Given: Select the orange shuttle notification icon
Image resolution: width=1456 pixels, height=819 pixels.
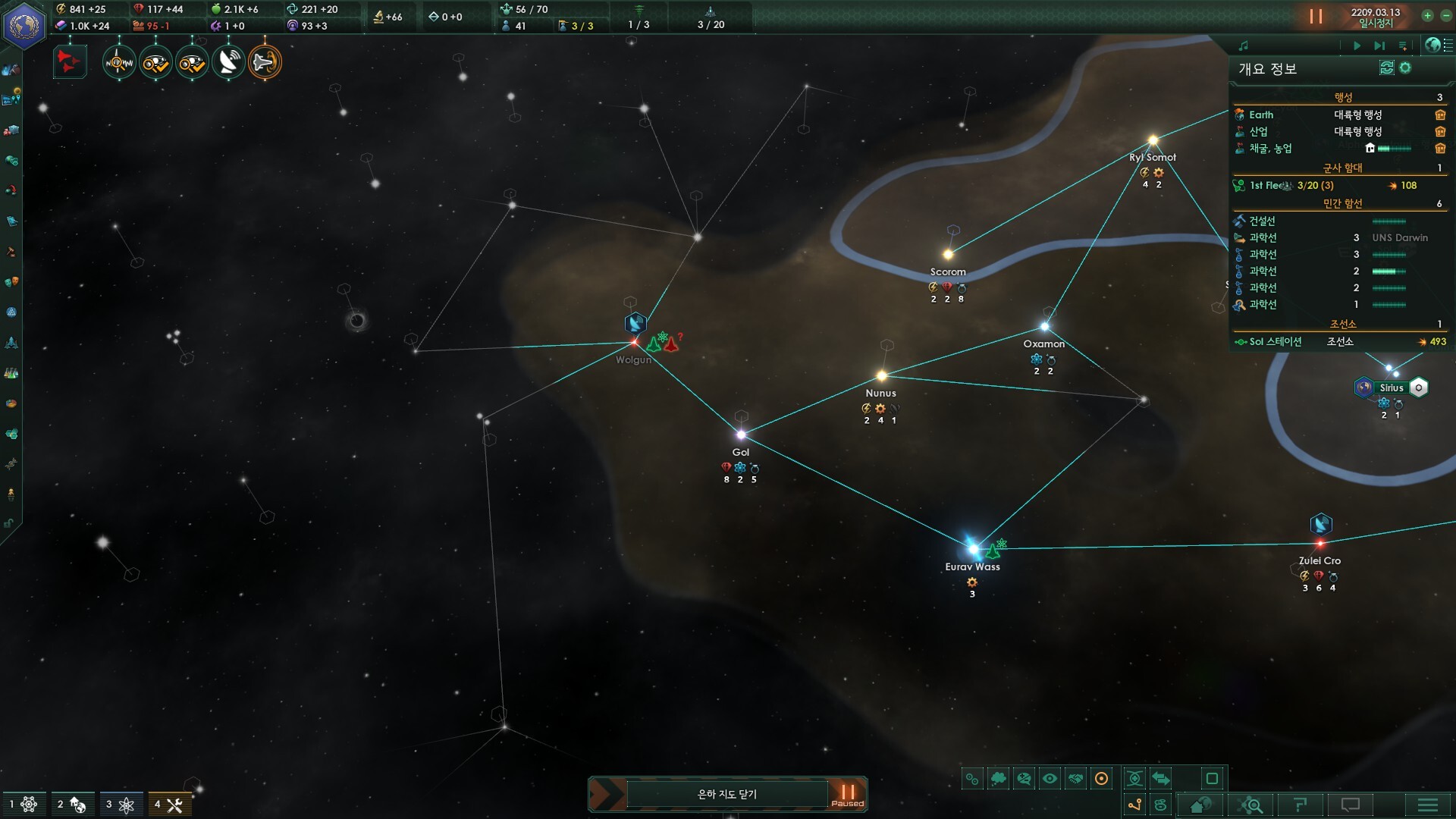Looking at the screenshot, I should (x=265, y=62).
